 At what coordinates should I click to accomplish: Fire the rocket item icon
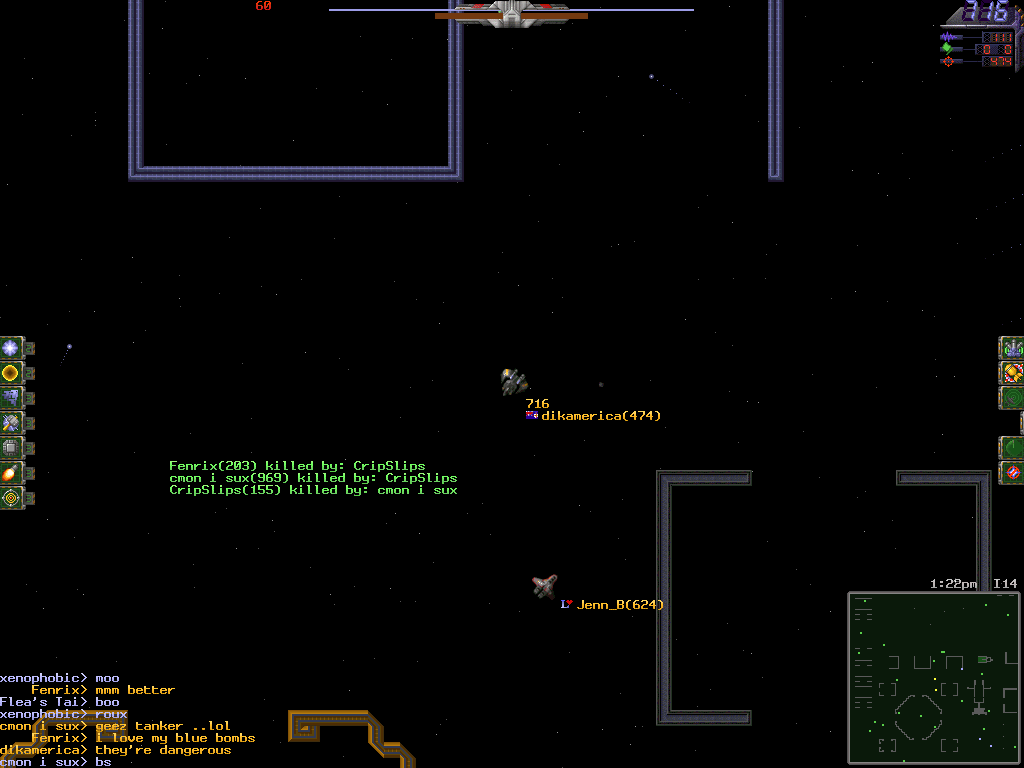pos(11,473)
